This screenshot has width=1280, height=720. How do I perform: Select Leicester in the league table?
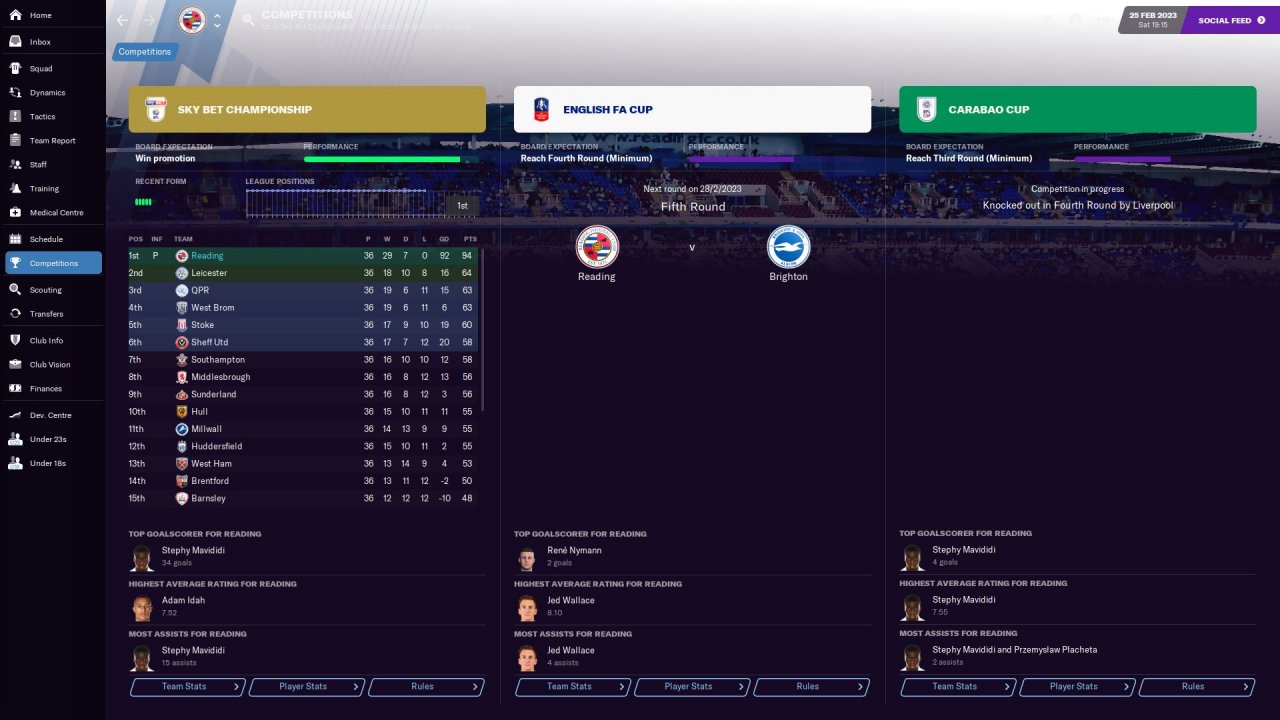(209, 273)
